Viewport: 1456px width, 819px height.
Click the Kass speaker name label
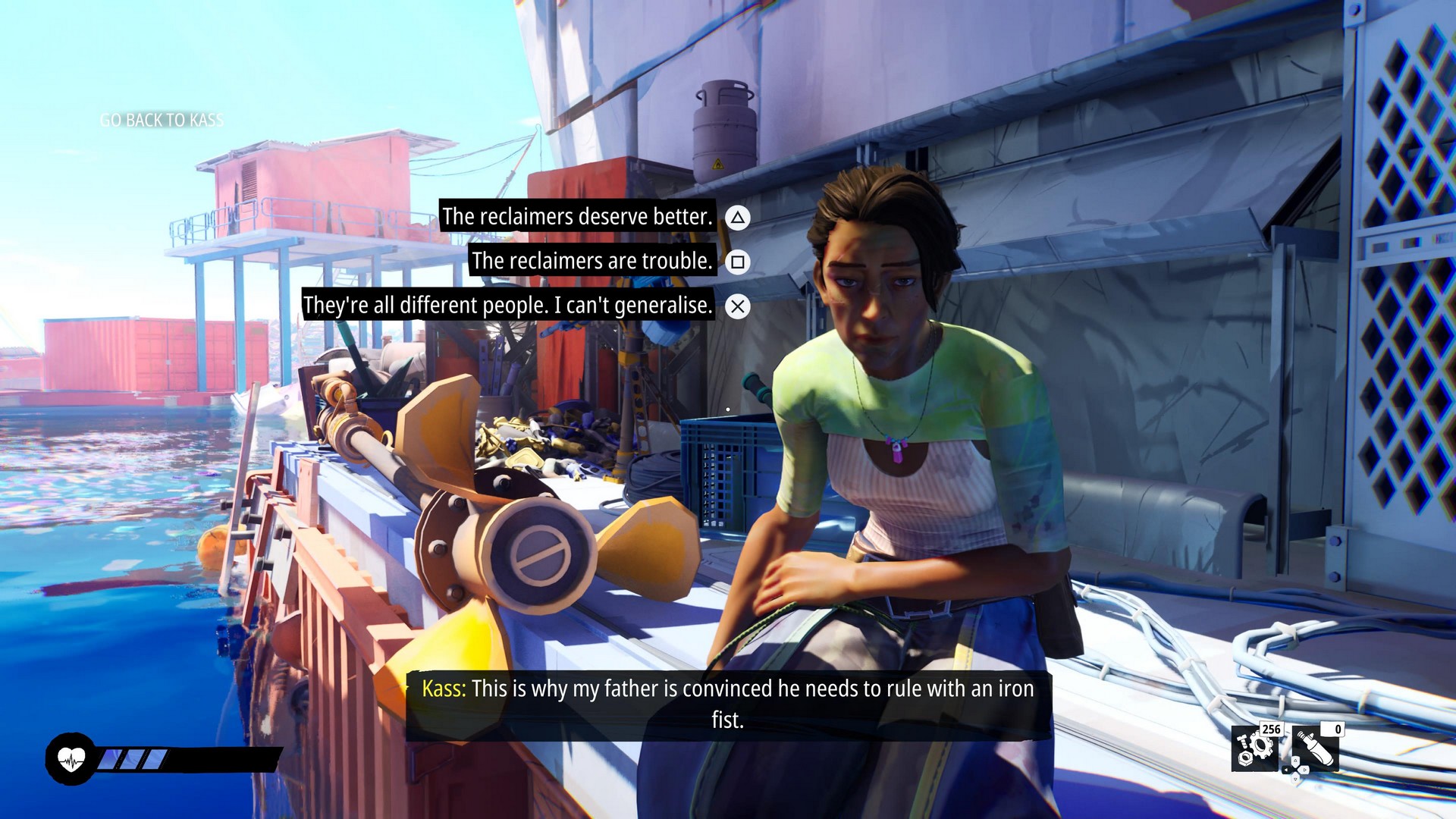click(x=444, y=690)
